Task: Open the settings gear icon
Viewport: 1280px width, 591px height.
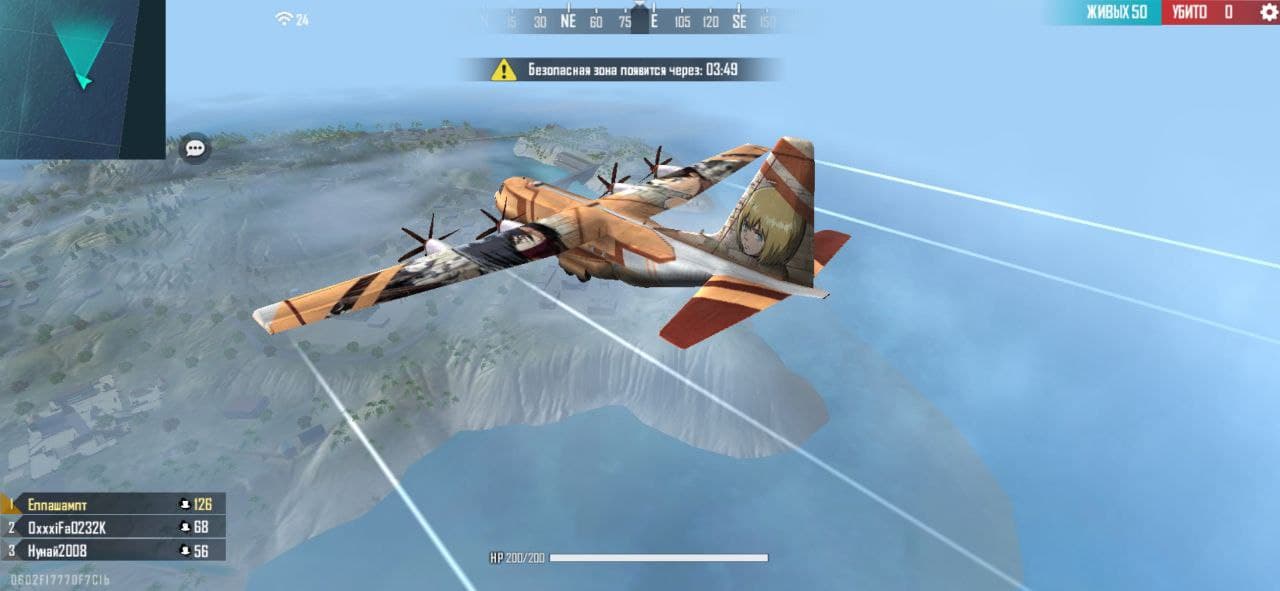Action: tap(1269, 13)
